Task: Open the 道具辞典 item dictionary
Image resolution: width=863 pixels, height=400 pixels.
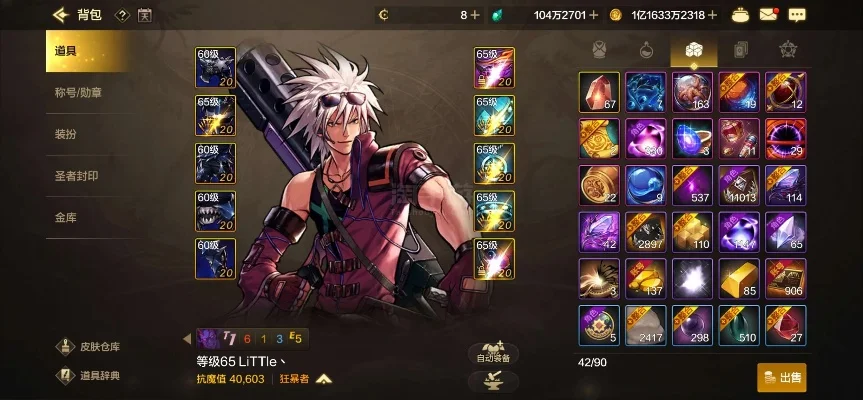Action: [89, 375]
